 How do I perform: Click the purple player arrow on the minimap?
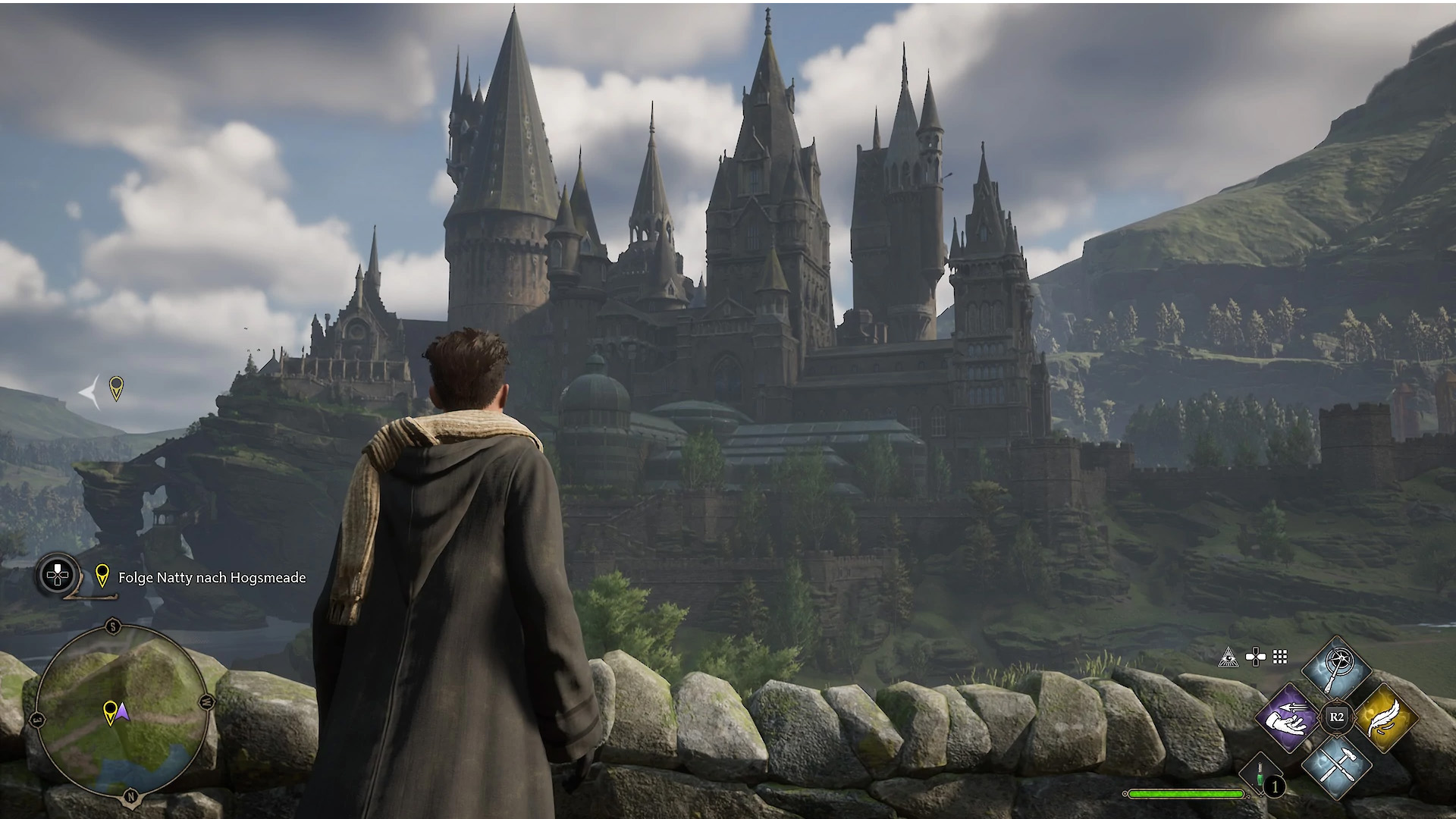pos(123,712)
